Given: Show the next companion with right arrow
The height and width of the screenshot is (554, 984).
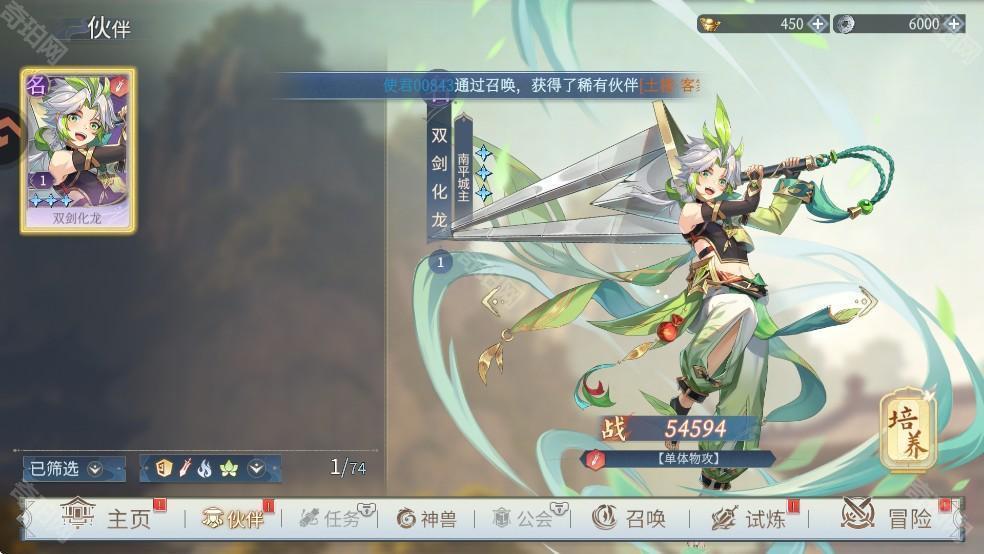Looking at the screenshot, I should [864, 298].
